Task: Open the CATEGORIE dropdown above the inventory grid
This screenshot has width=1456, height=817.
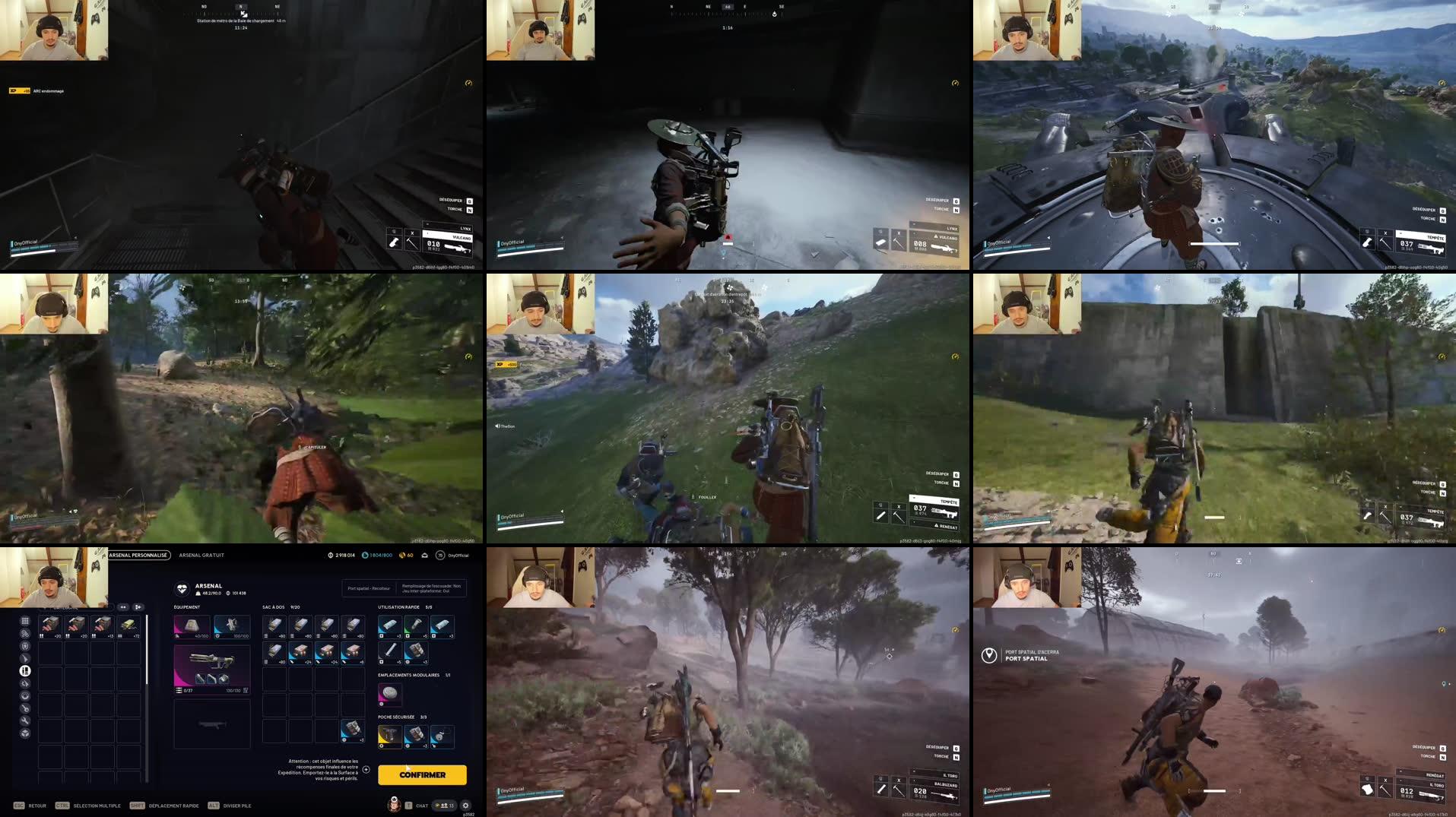Action: (76, 607)
